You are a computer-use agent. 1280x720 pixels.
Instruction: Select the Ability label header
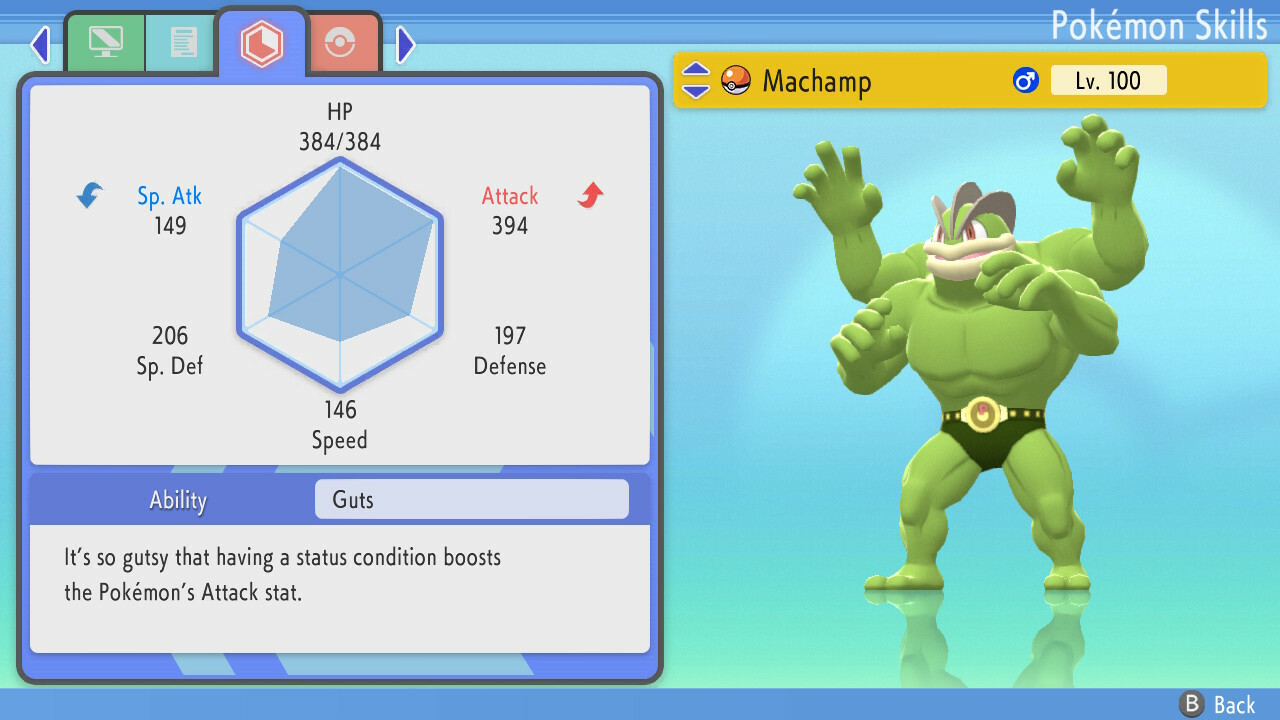[x=177, y=499]
